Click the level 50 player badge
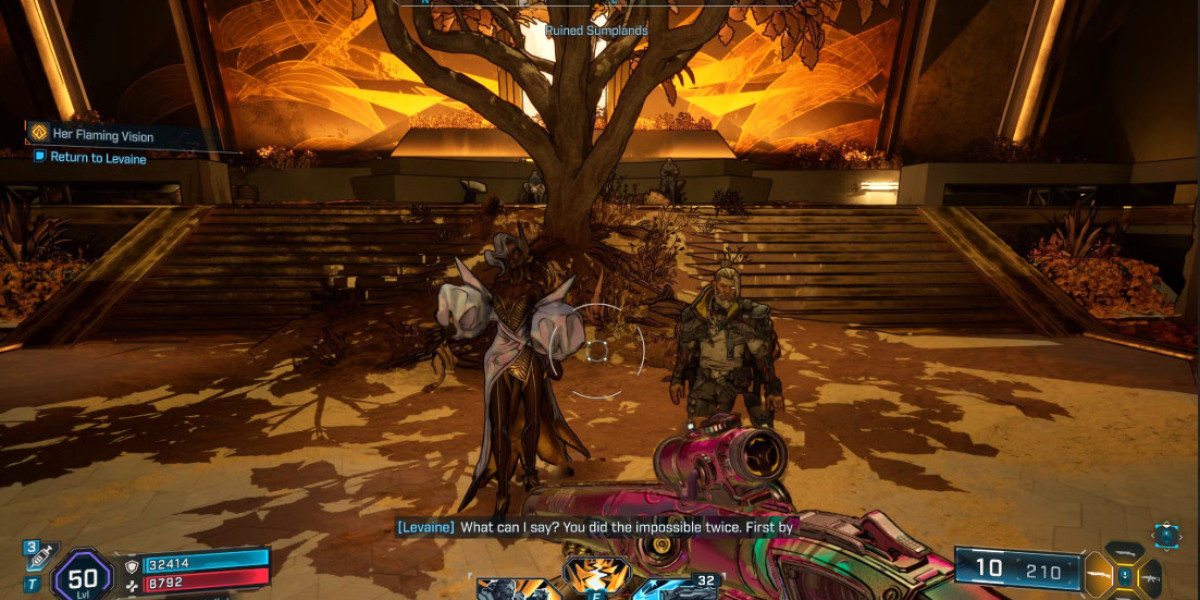This screenshot has height=600, width=1200. (x=83, y=577)
